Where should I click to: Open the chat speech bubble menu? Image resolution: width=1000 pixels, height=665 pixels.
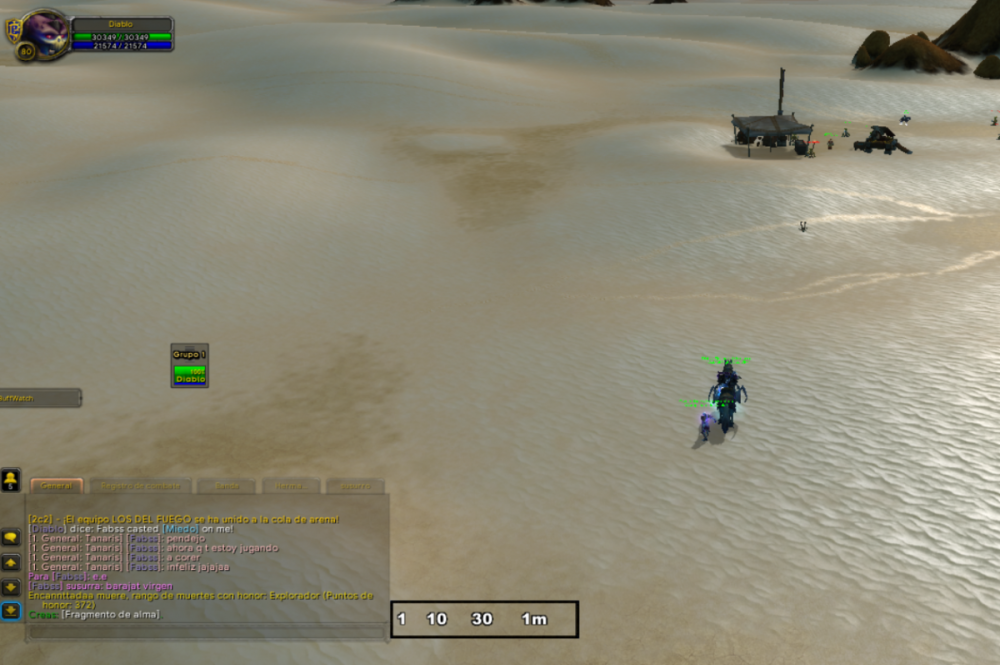(x=11, y=537)
